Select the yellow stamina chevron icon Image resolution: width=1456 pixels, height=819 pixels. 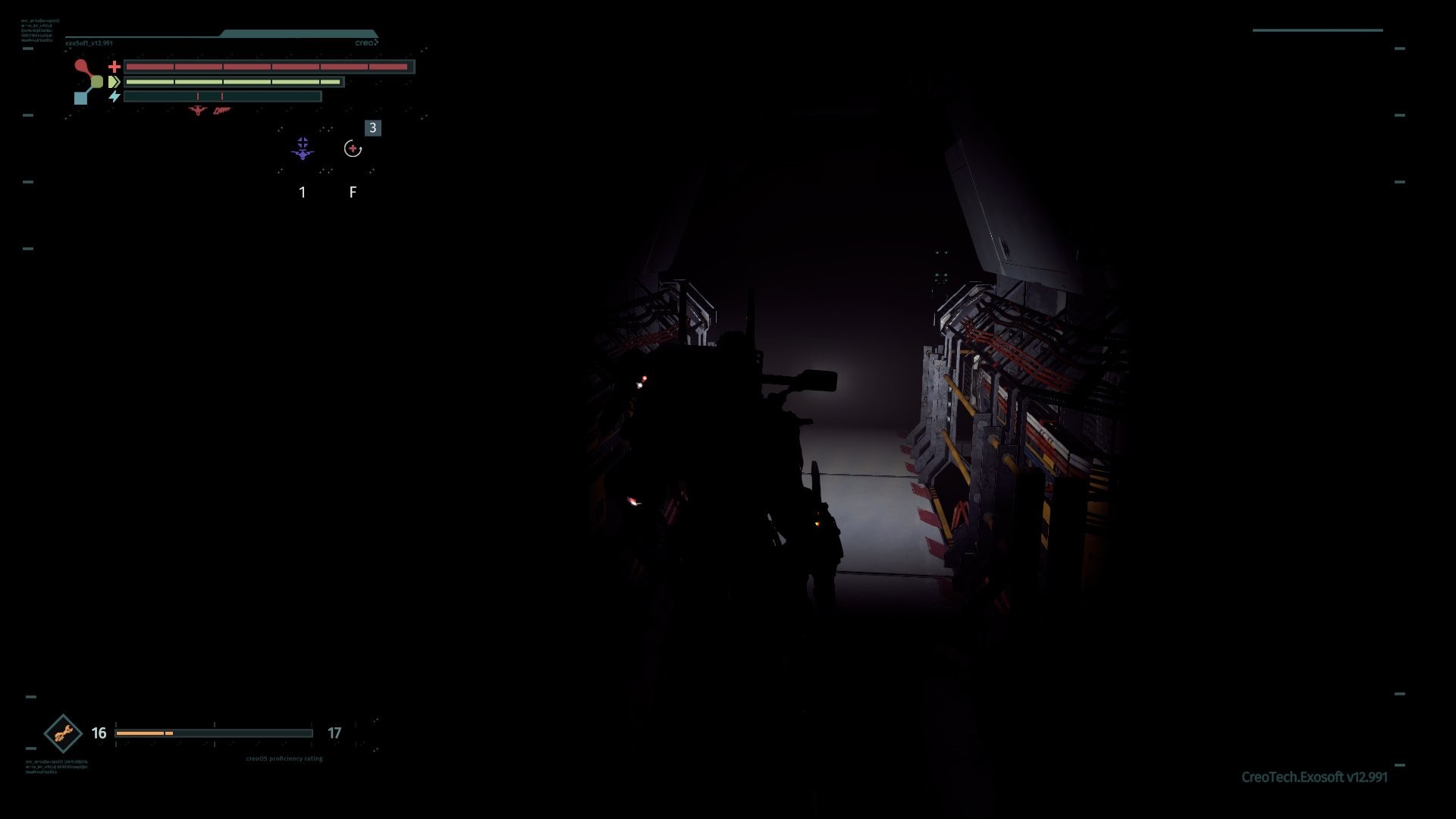click(x=115, y=81)
